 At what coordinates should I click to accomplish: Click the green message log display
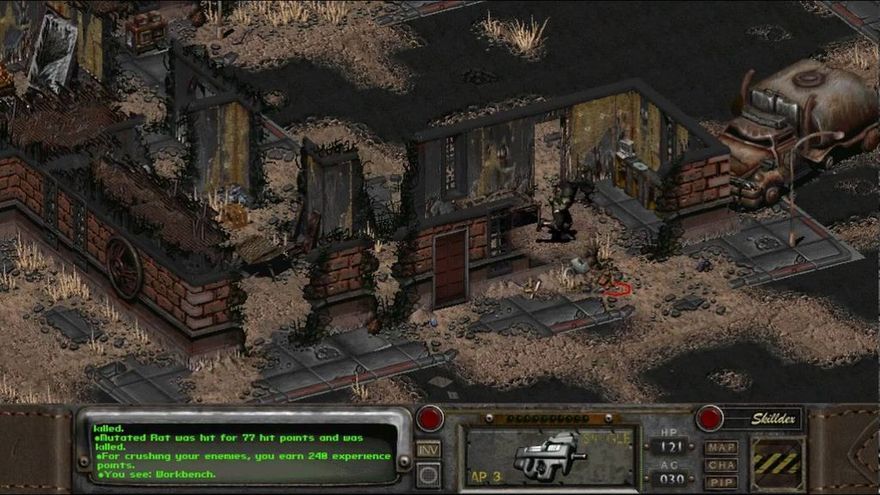pyautogui.click(x=240, y=453)
